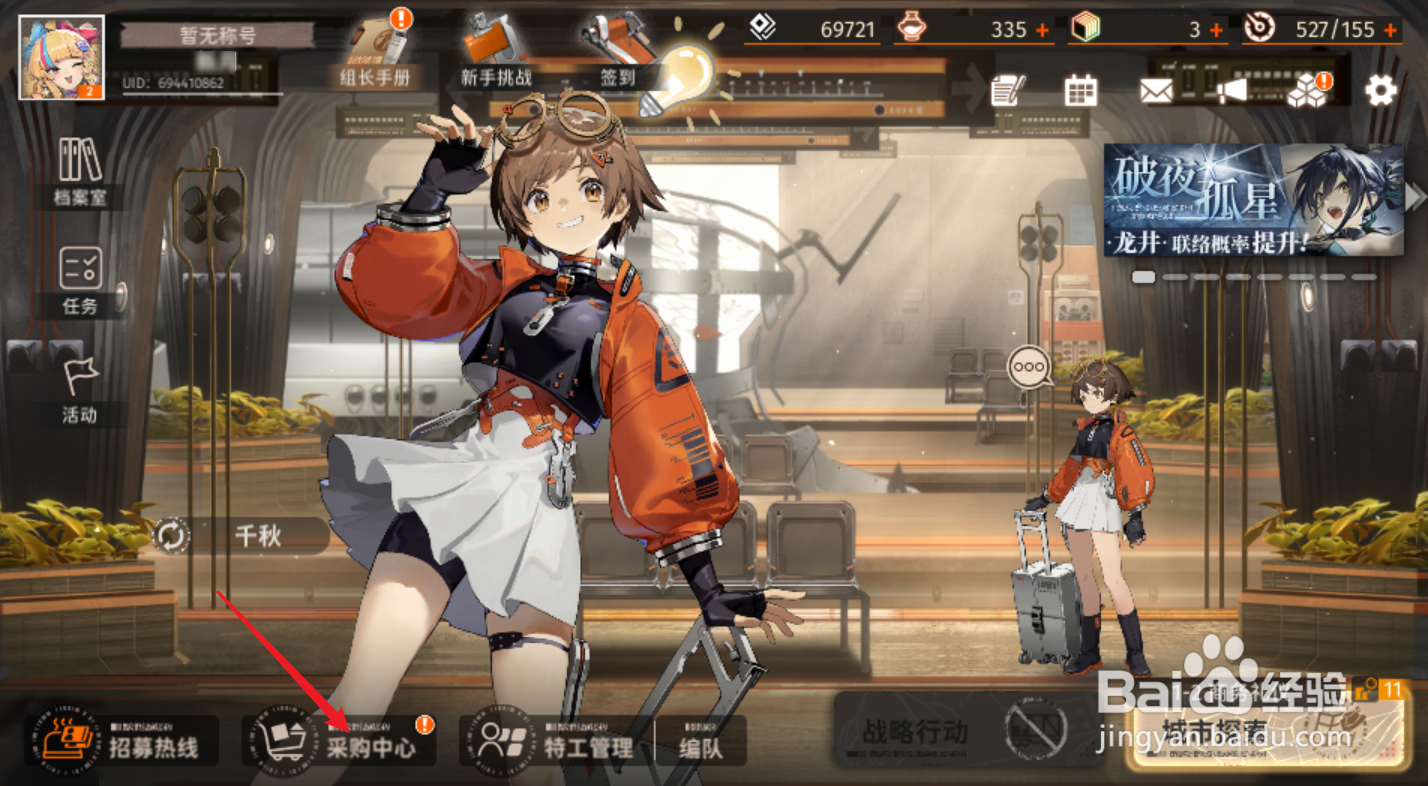Click the player avatar portrait
This screenshot has width=1428, height=786.
[x=62, y=57]
